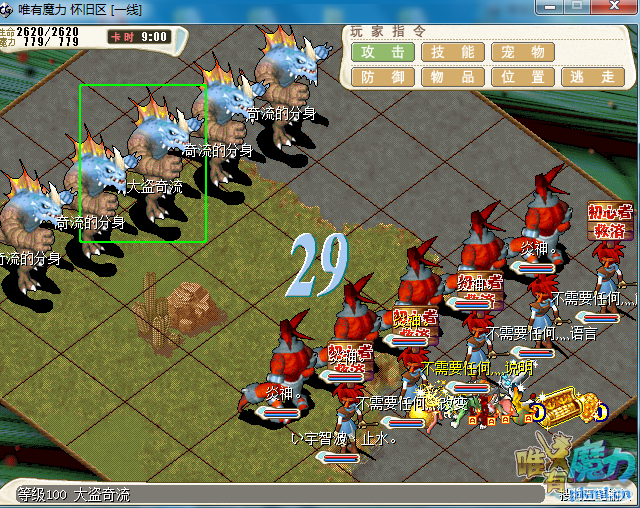Select the 位置 (Position) command
640x508 pixels.
[x=523, y=77]
